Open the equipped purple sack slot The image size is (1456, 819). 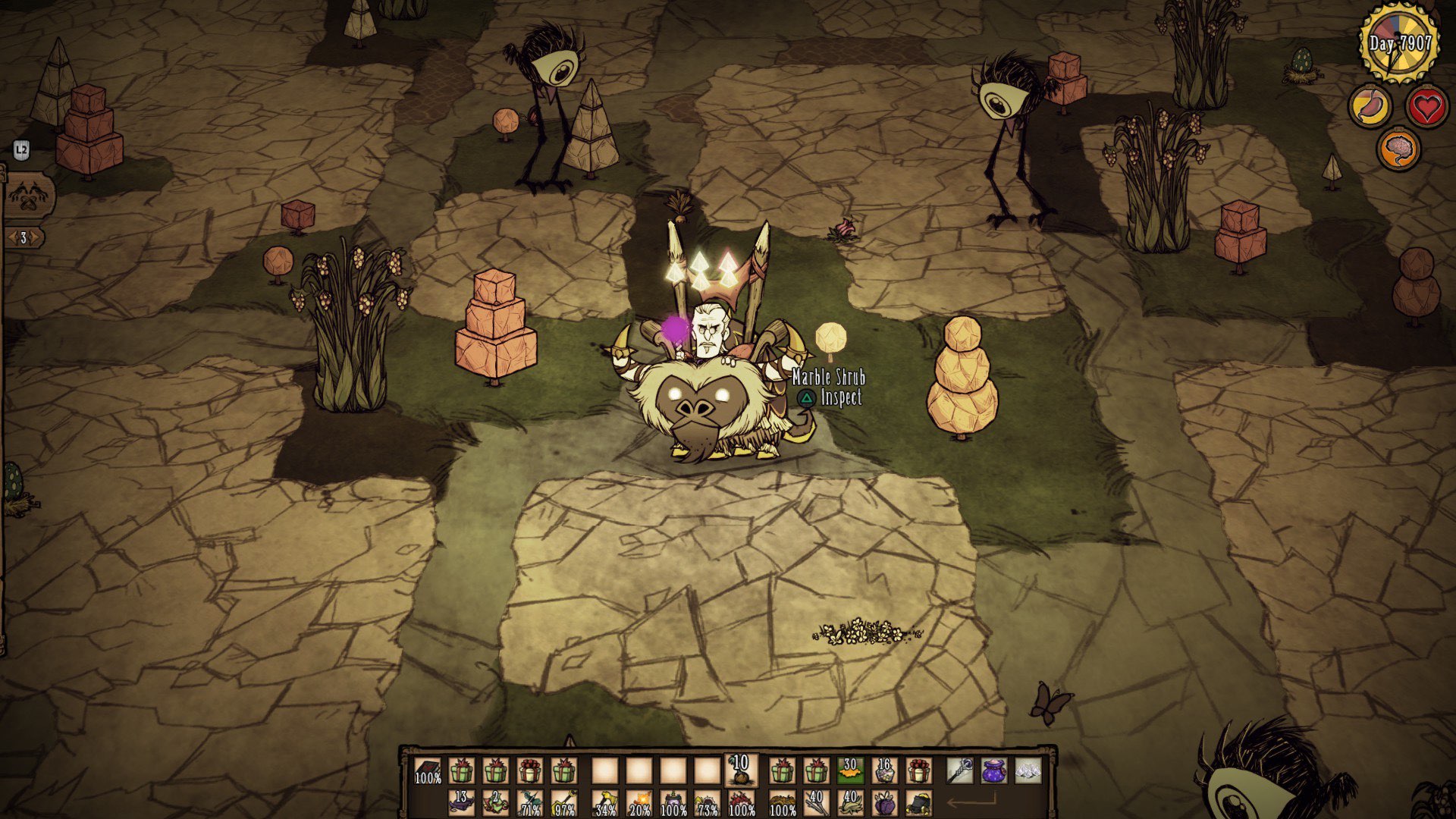(x=994, y=771)
